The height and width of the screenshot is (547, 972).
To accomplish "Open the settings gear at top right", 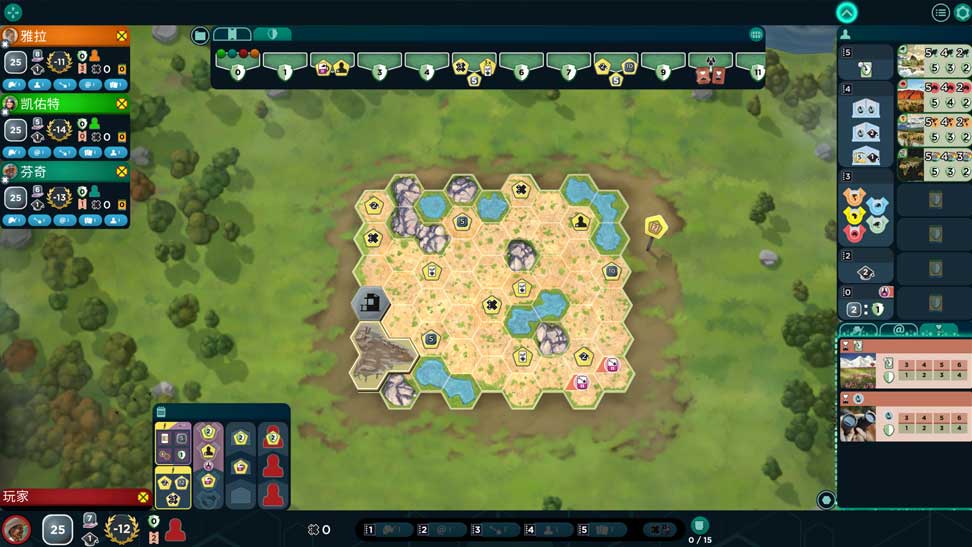I will (x=963, y=12).
